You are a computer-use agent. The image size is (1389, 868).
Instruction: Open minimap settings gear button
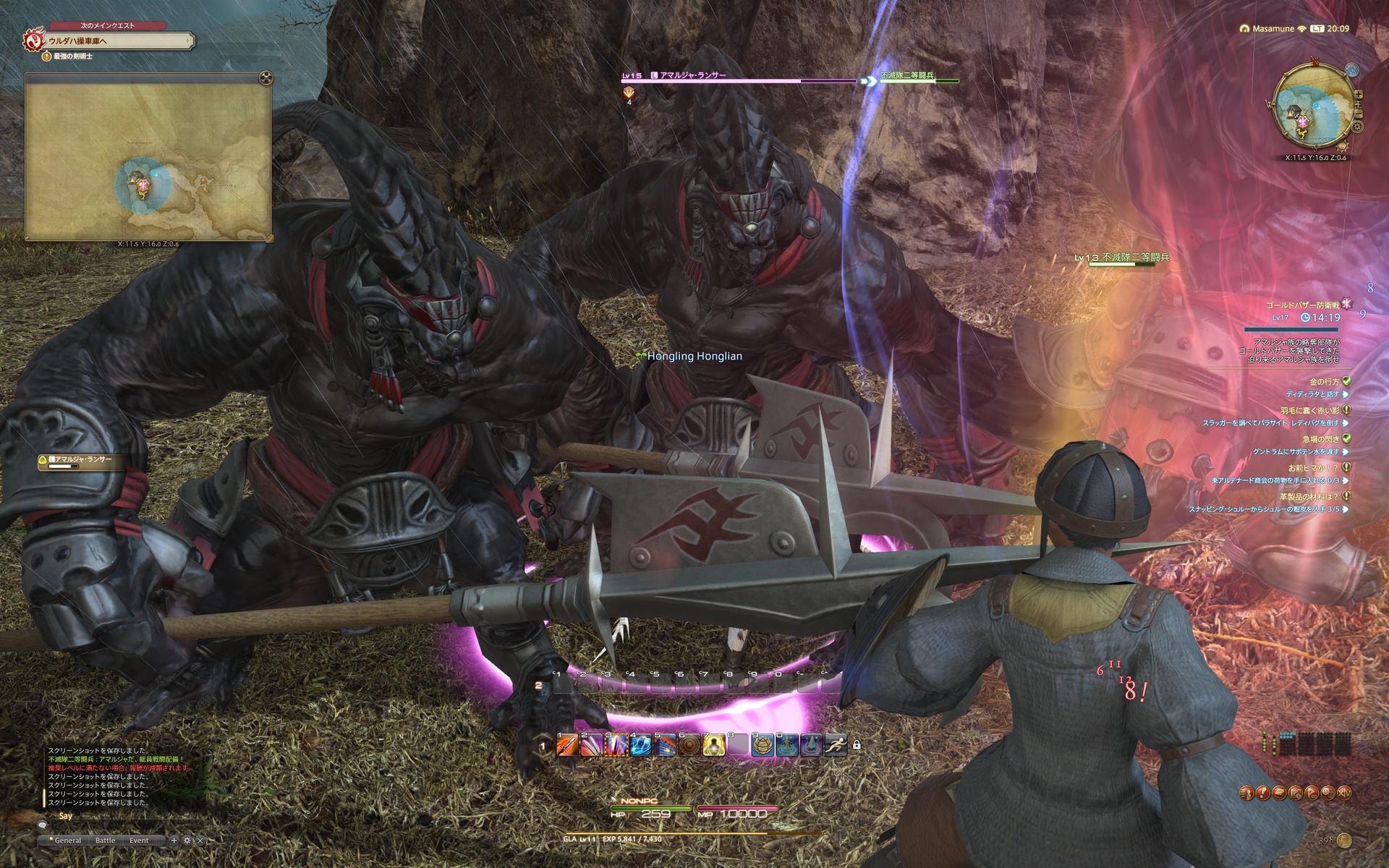(x=1357, y=127)
